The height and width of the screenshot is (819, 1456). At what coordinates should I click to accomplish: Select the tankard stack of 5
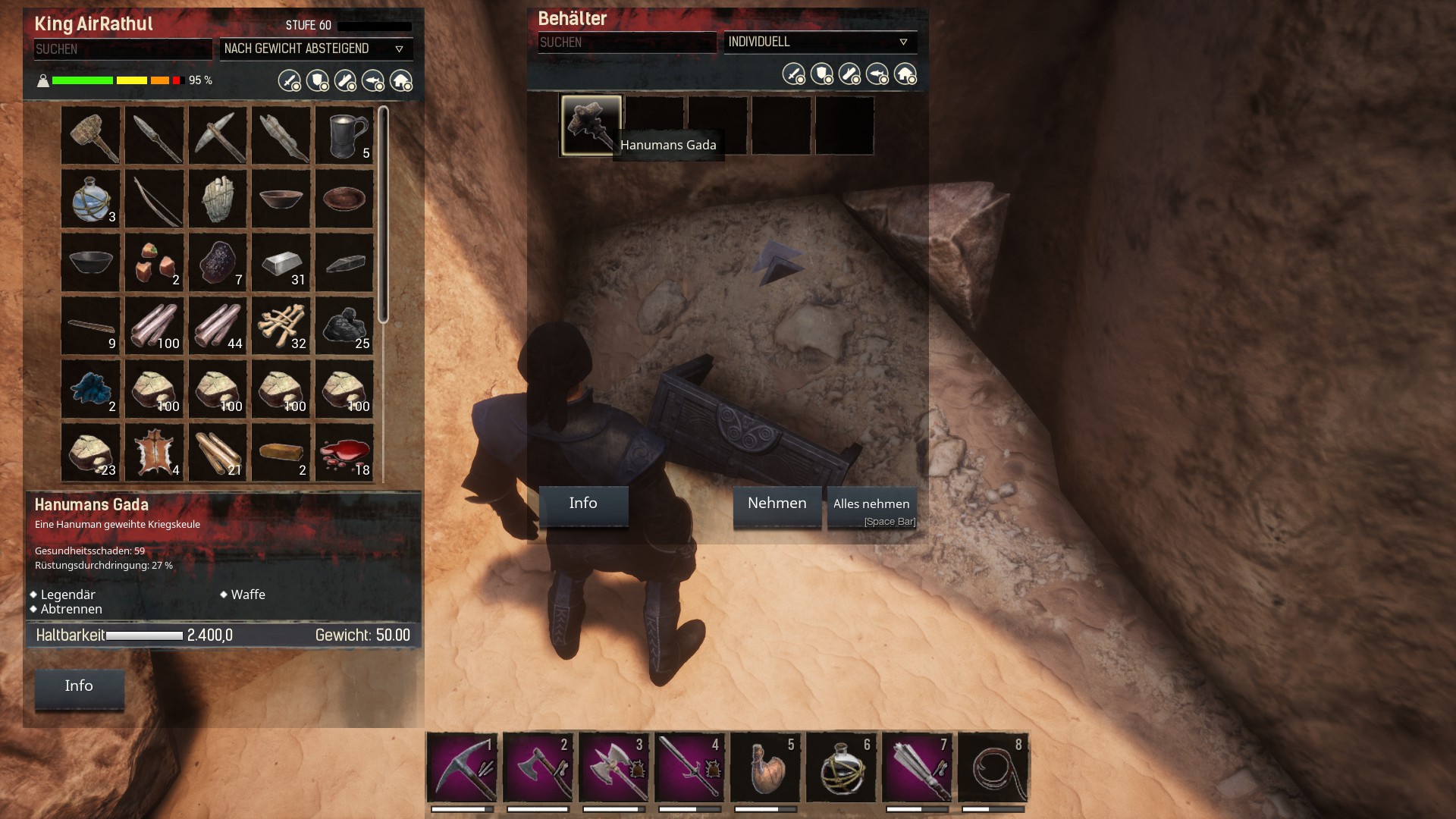[x=344, y=136]
